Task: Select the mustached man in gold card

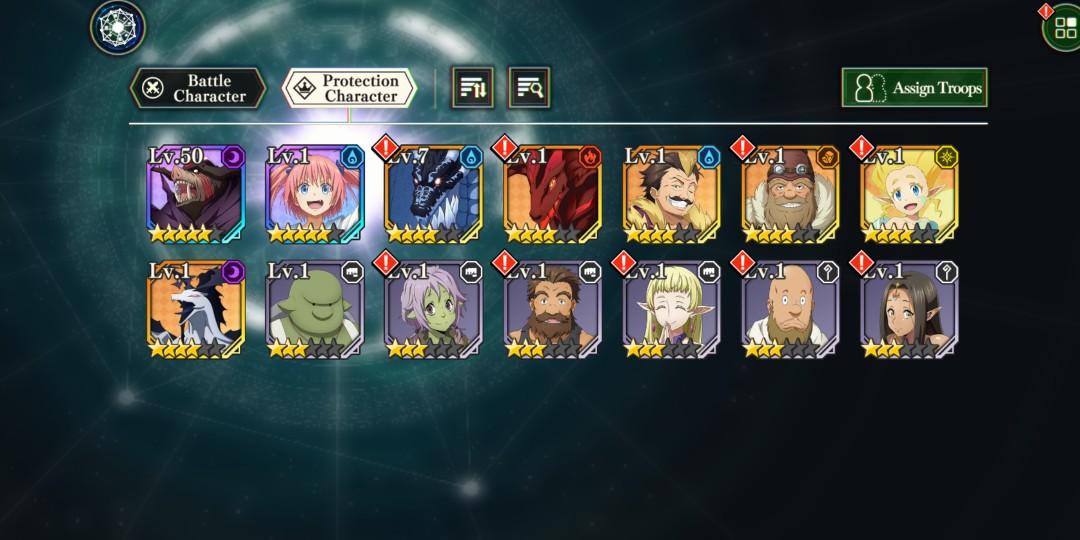Action: [672, 195]
